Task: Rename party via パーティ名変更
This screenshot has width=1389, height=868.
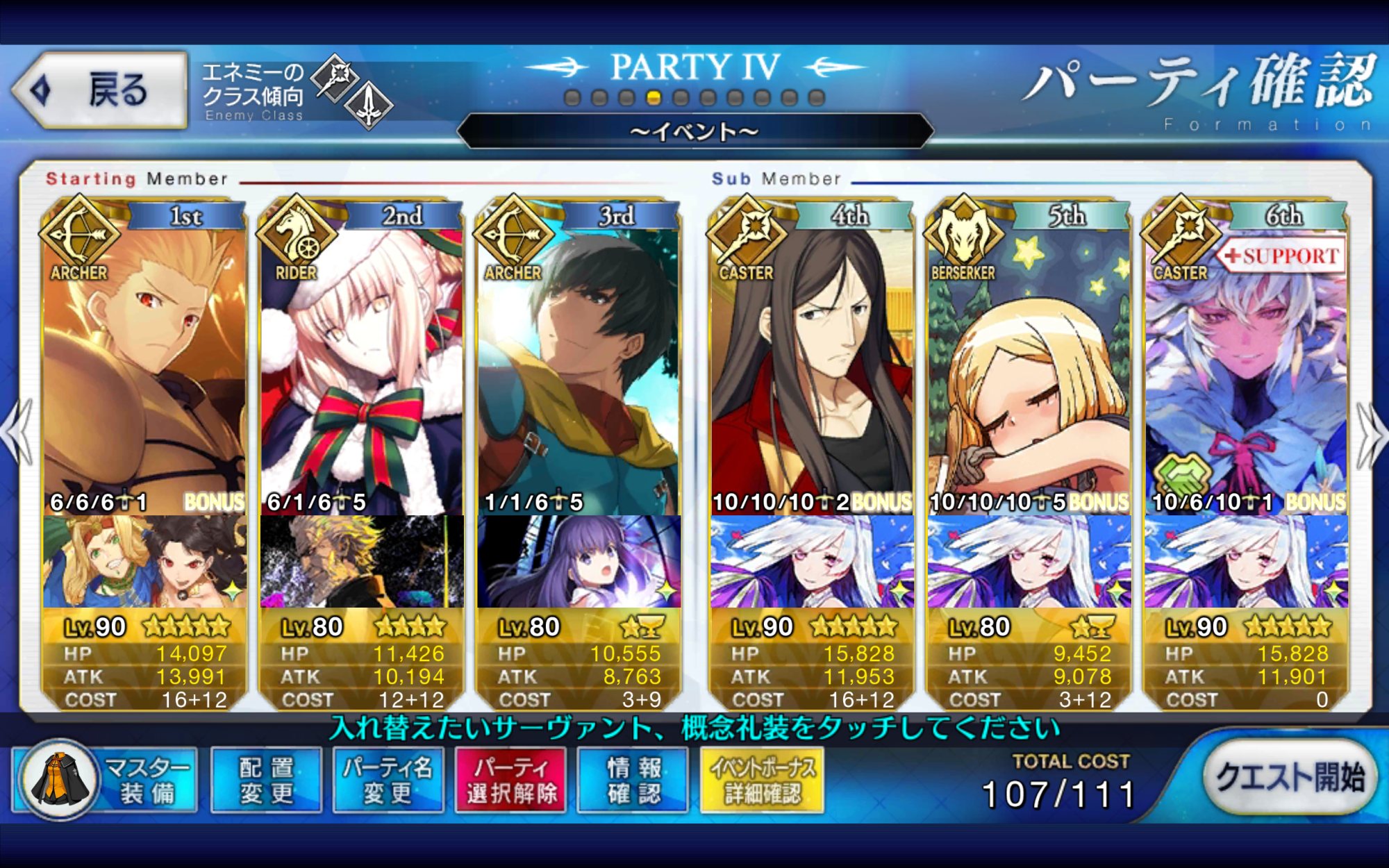Action: coord(388,780)
